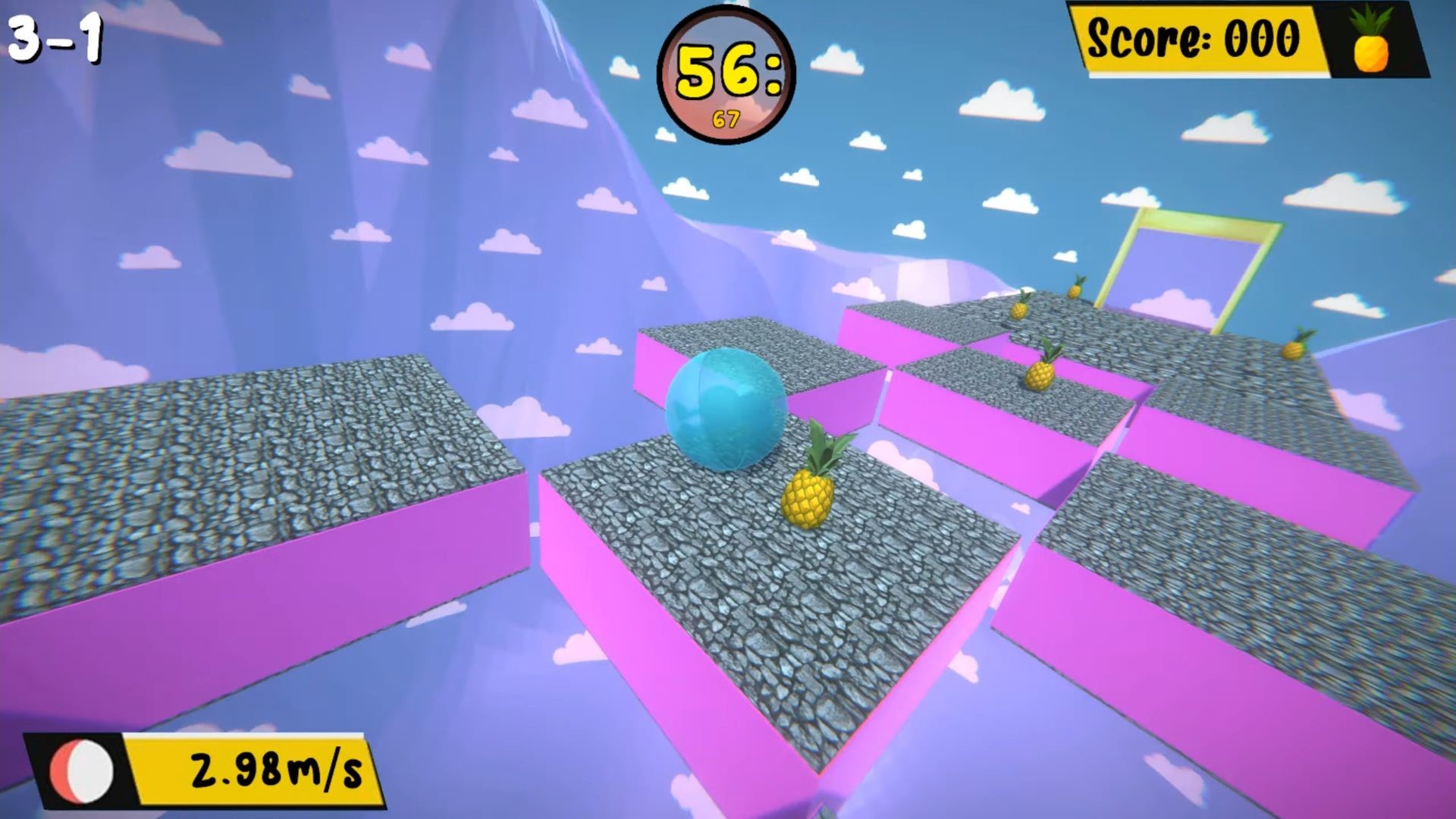Screen dimensions: 1456x819
Task: Click the leftmost pineapple on the far platform
Action: point(1020,309)
